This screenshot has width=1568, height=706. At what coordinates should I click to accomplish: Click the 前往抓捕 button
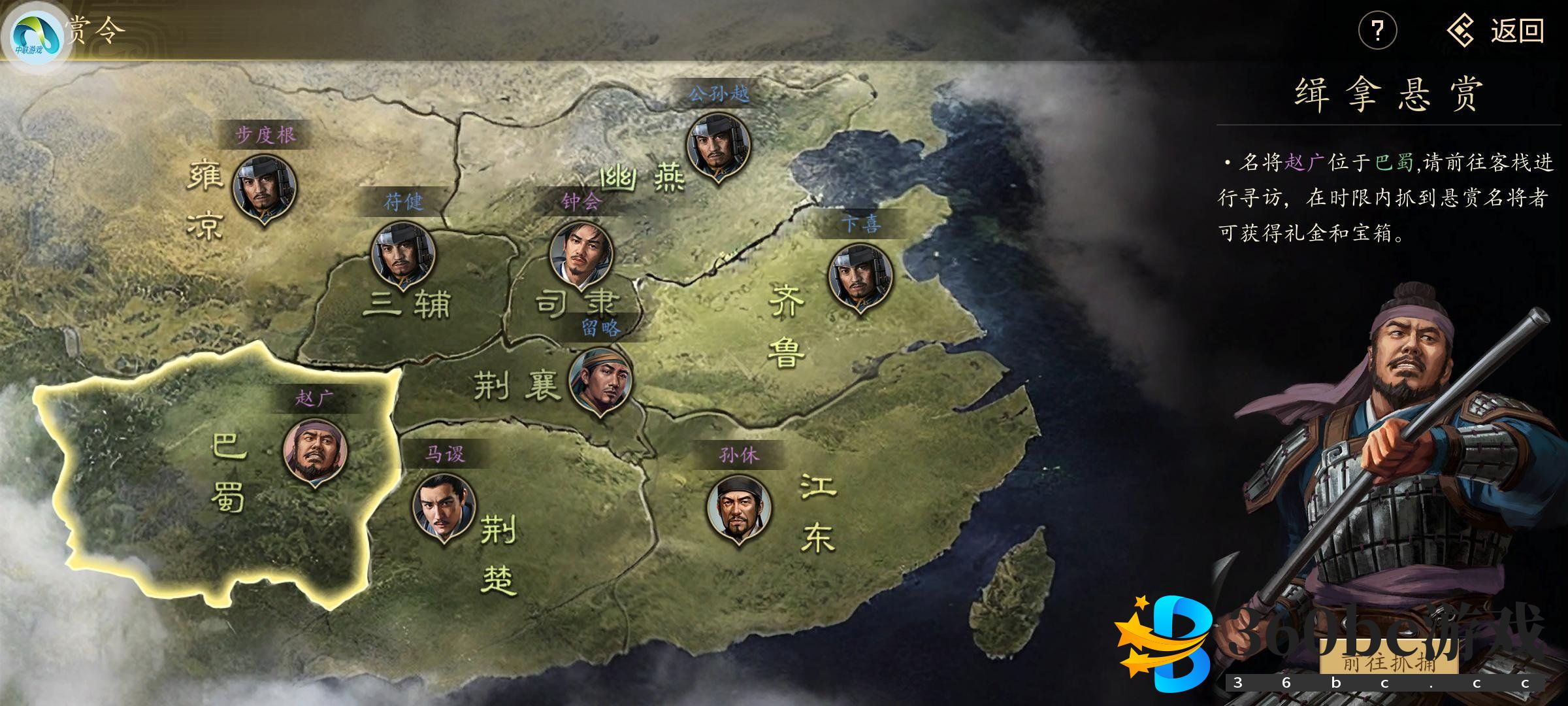(1389, 662)
